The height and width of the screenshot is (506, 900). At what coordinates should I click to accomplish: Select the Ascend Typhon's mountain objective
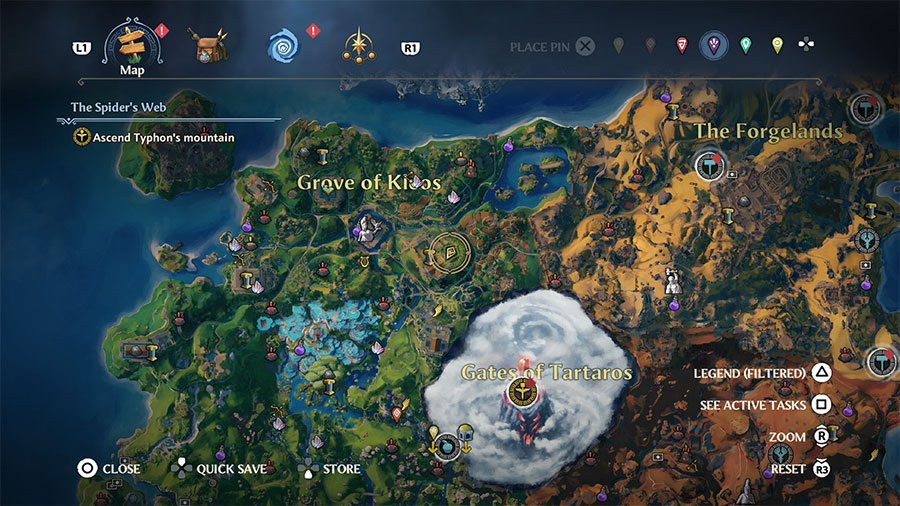pyautogui.click(x=155, y=137)
